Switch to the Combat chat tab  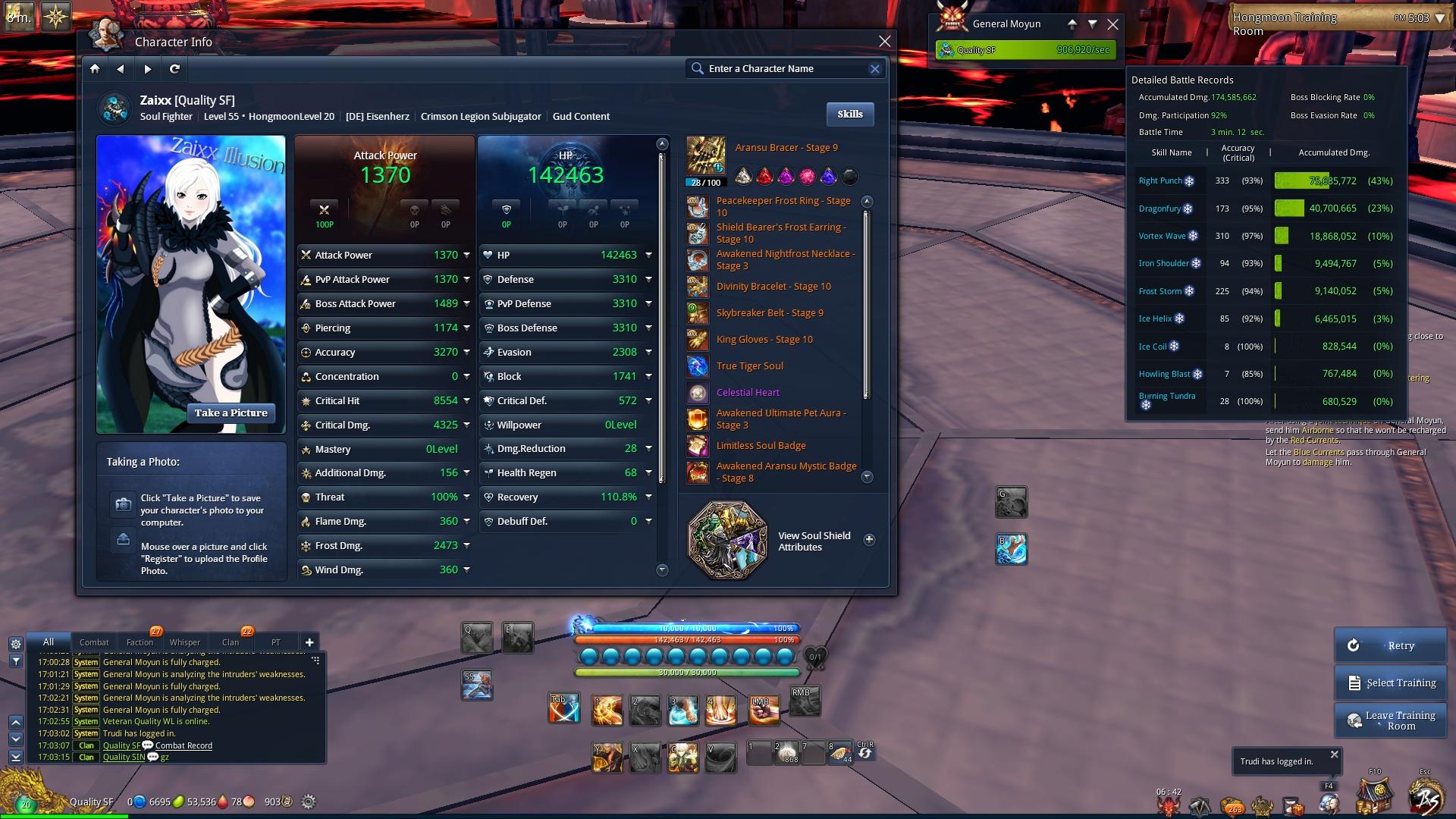click(x=94, y=642)
